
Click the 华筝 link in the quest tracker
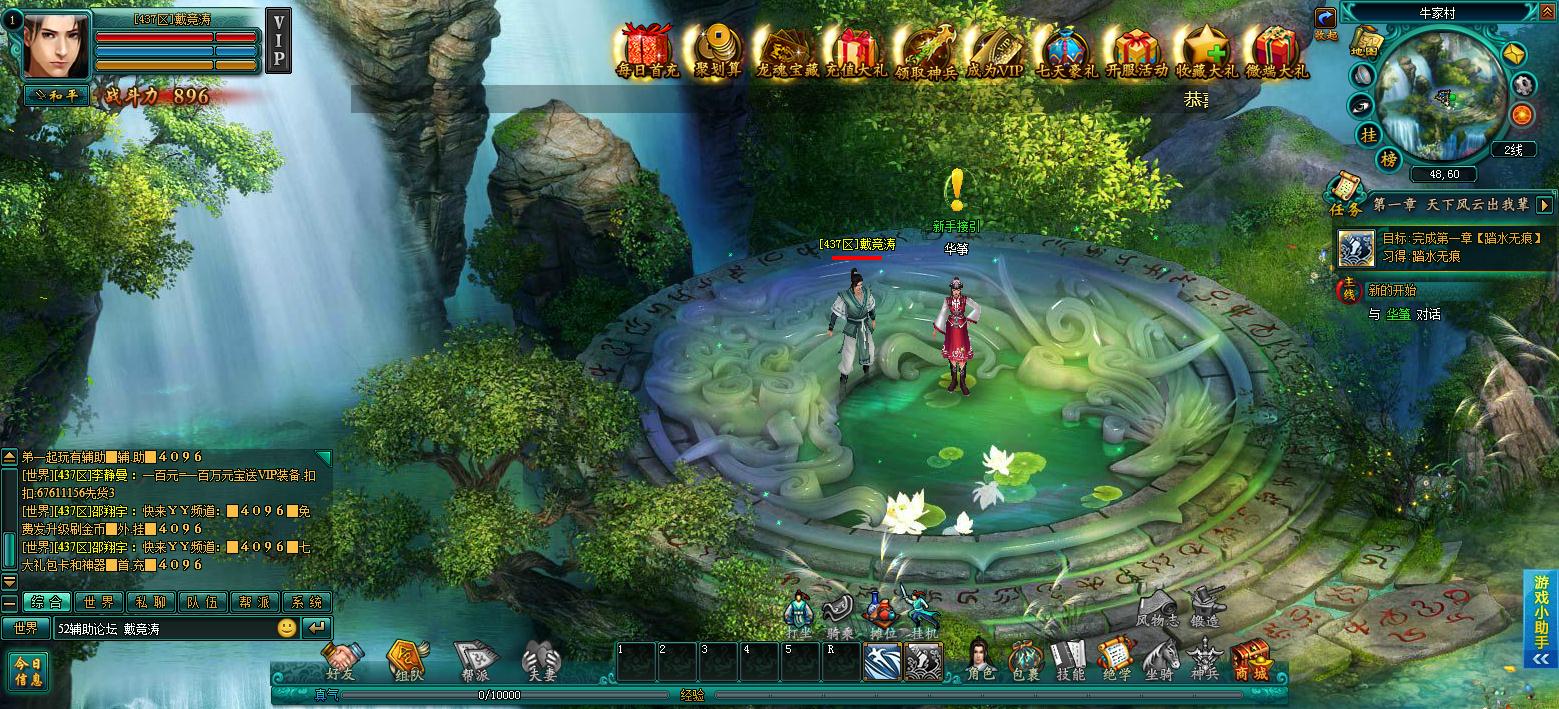coord(1397,314)
